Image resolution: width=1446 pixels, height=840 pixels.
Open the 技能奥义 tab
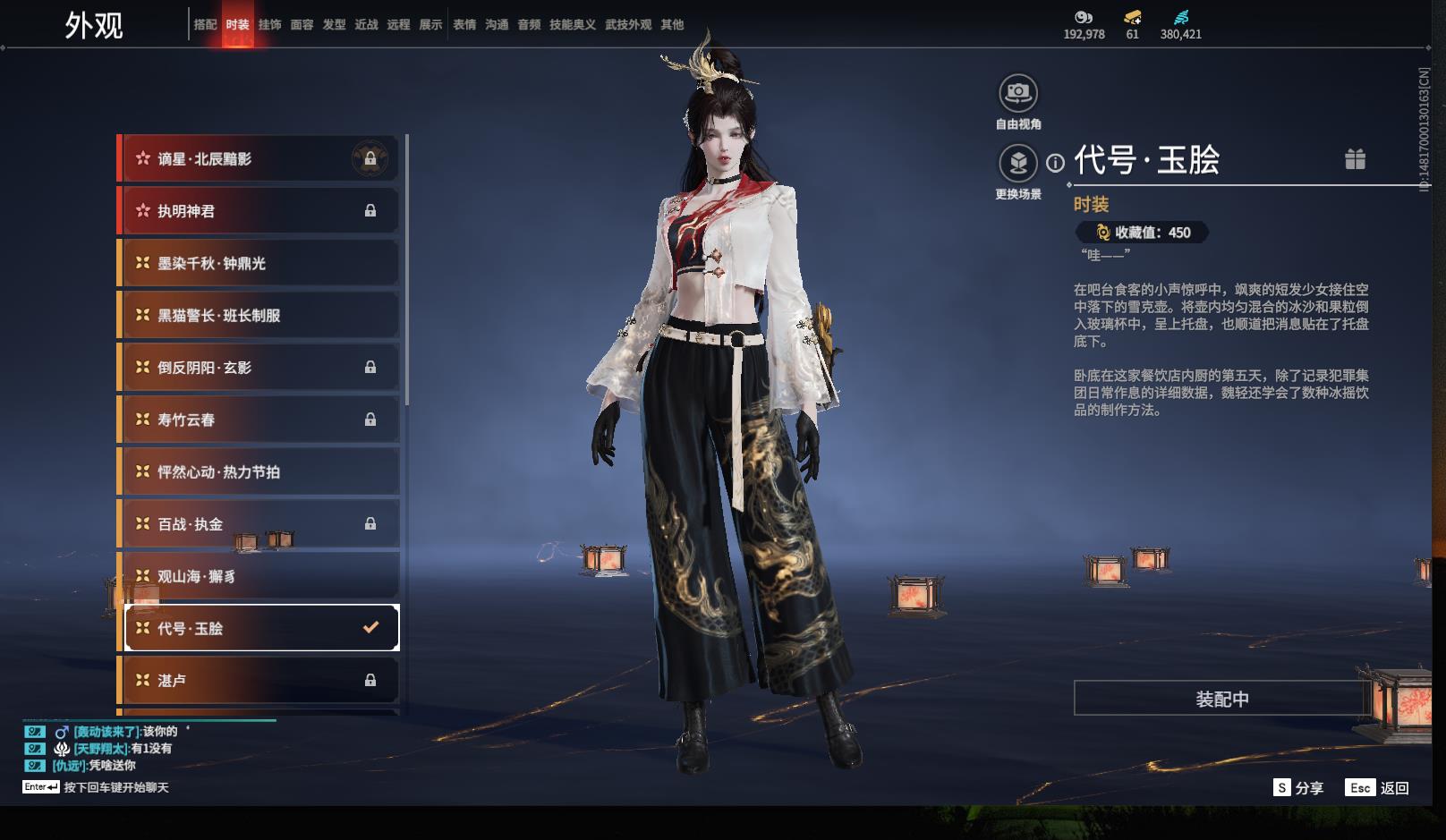click(x=572, y=25)
